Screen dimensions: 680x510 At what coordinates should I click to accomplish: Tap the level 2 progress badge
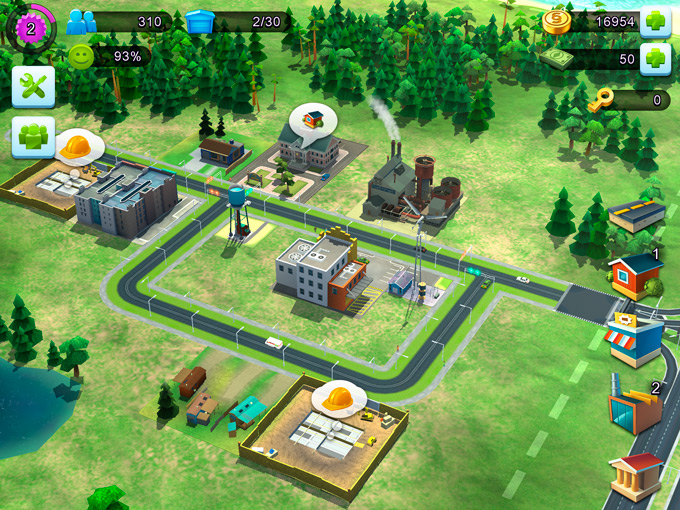click(x=30, y=28)
